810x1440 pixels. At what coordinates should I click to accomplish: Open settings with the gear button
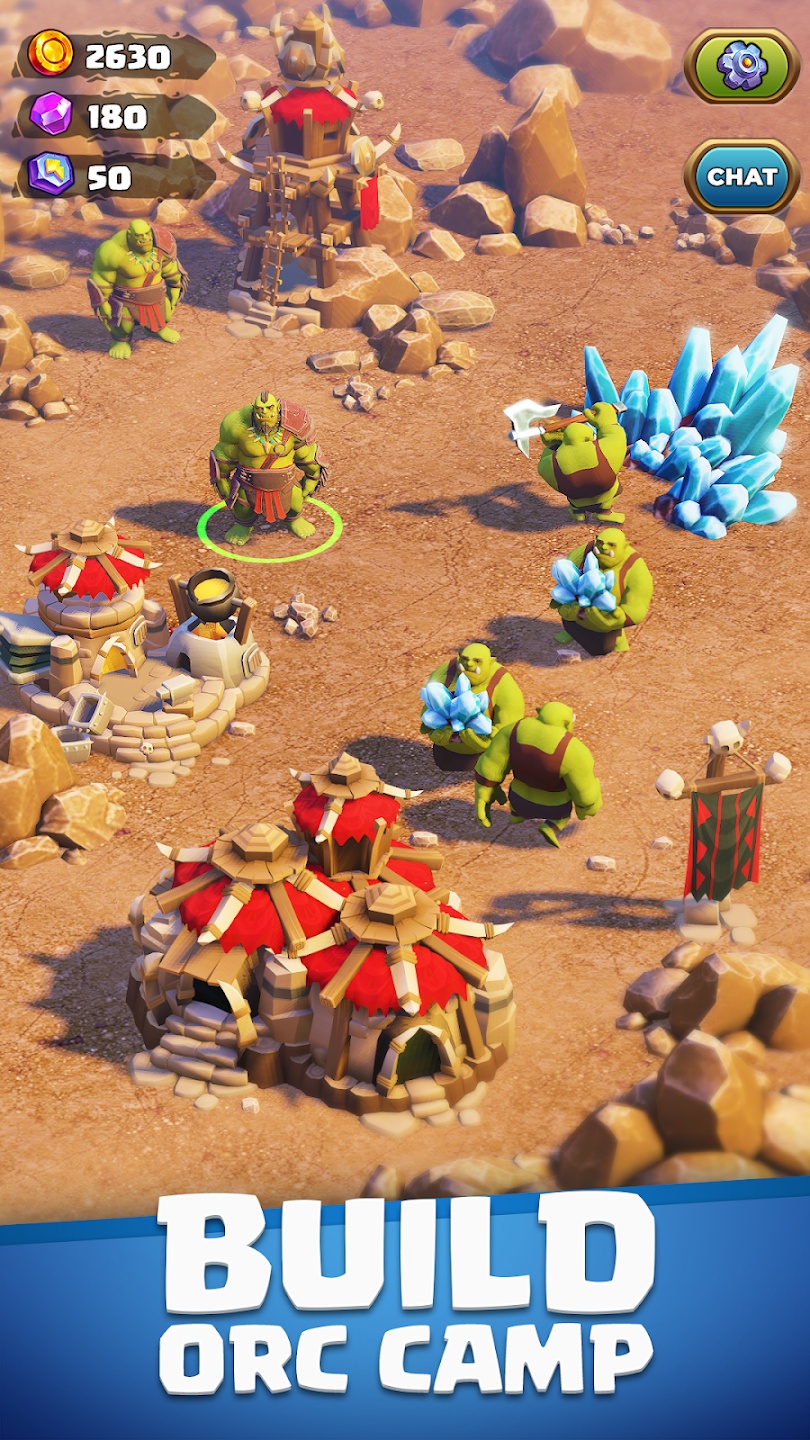coord(742,66)
